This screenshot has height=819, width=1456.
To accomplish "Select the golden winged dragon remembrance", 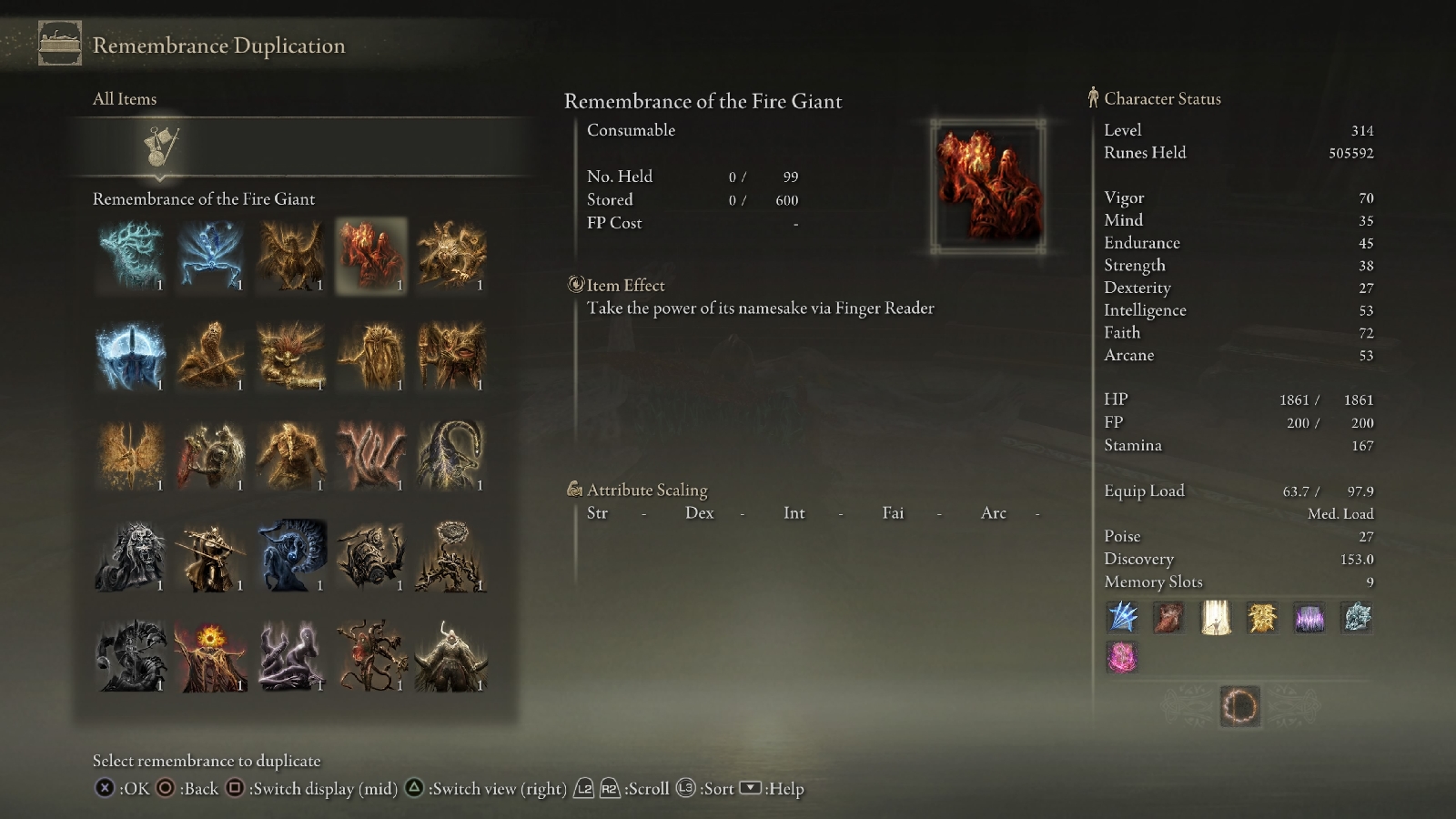I will coord(290,256).
